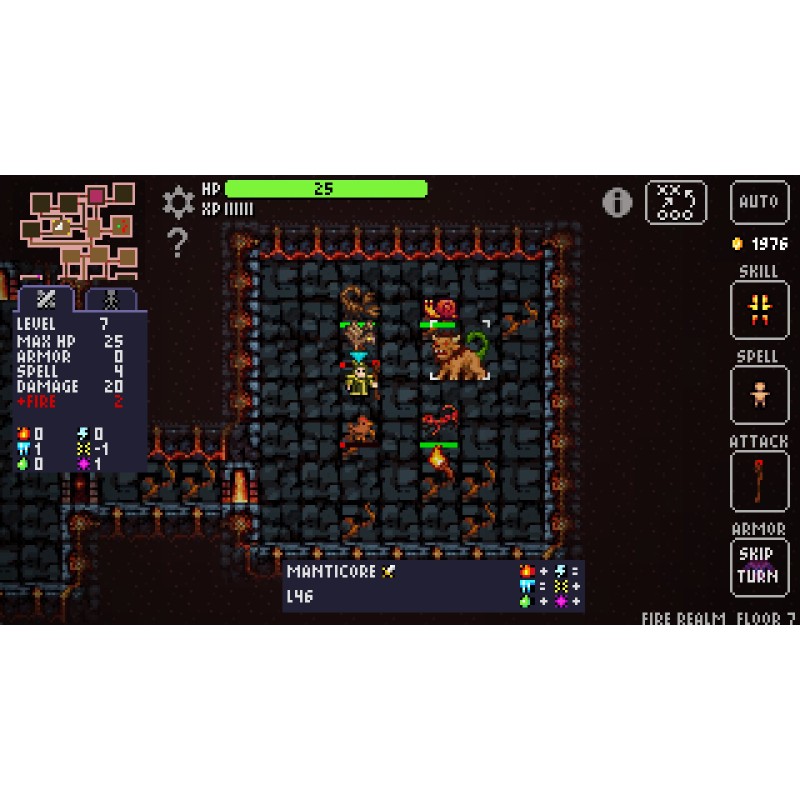Show the info panel via the i icon
Image resolution: width=800 pixels, height=800 pixels.
(x=617, y=202)
